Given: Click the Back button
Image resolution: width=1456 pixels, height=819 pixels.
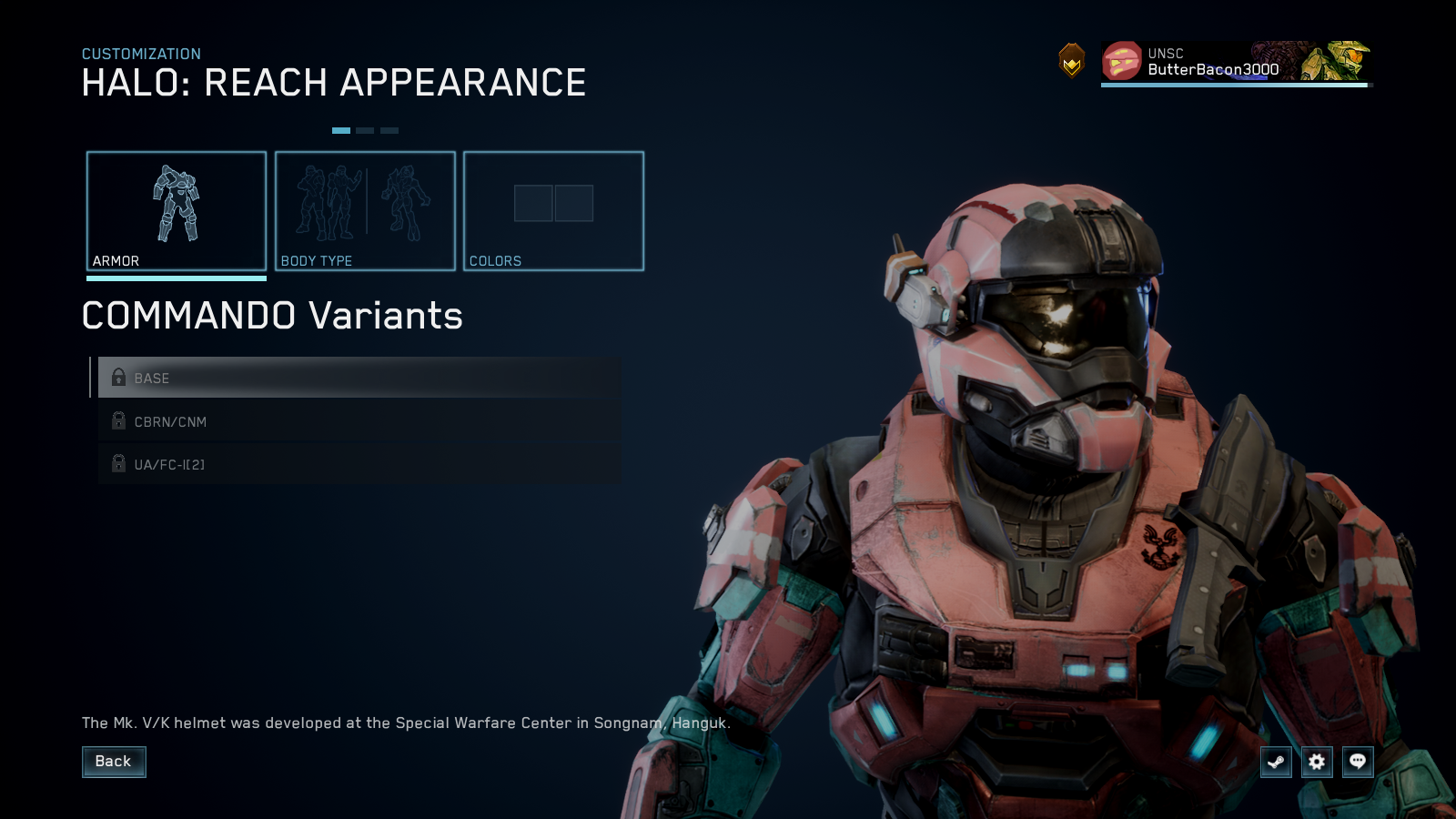Looking at the screenshot, I should pyautogui.click(x=114, y=762).
